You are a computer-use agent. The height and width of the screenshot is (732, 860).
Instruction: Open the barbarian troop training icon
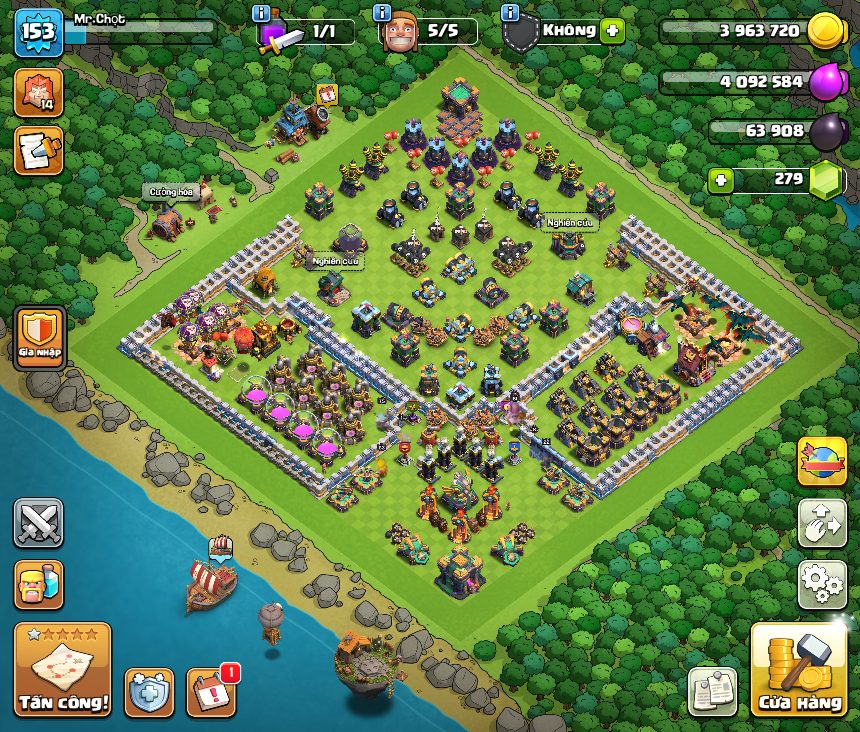pyautogui.click(x=38, y=585)
